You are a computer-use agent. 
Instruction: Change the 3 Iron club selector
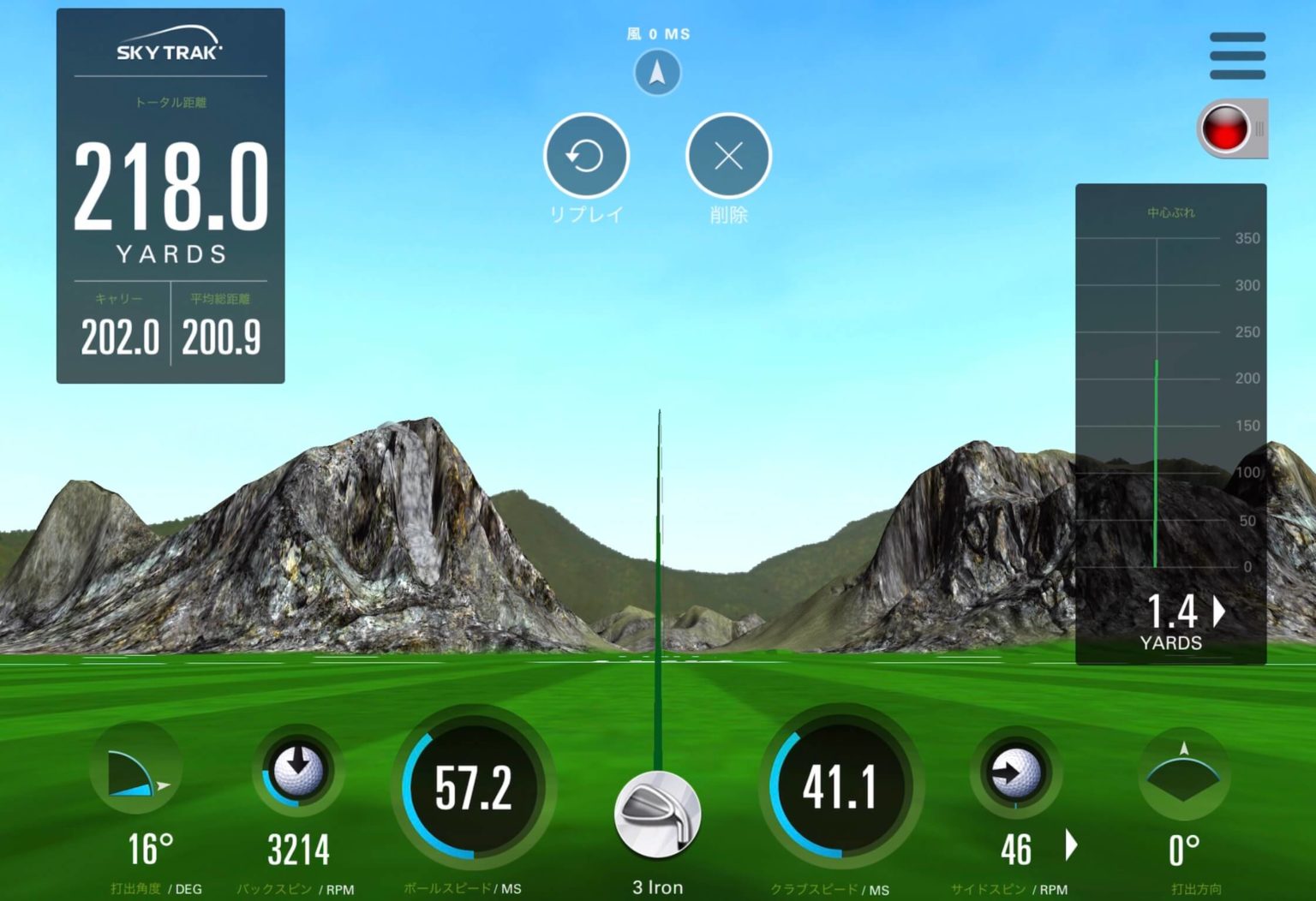click(657, 814)
